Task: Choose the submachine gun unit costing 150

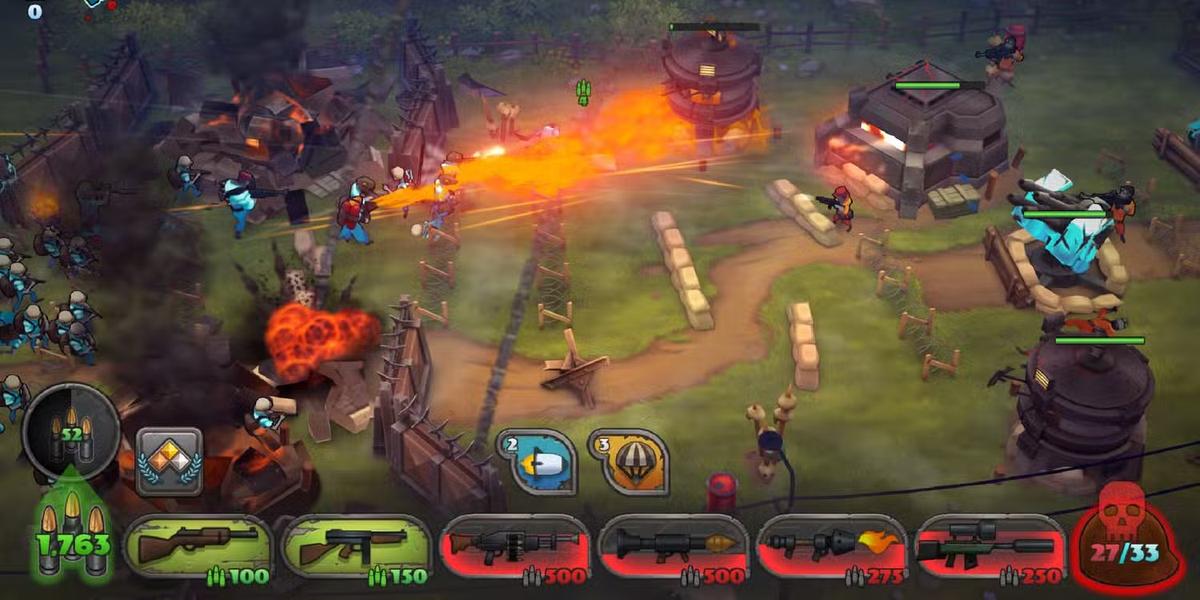Action: [356, 548]
